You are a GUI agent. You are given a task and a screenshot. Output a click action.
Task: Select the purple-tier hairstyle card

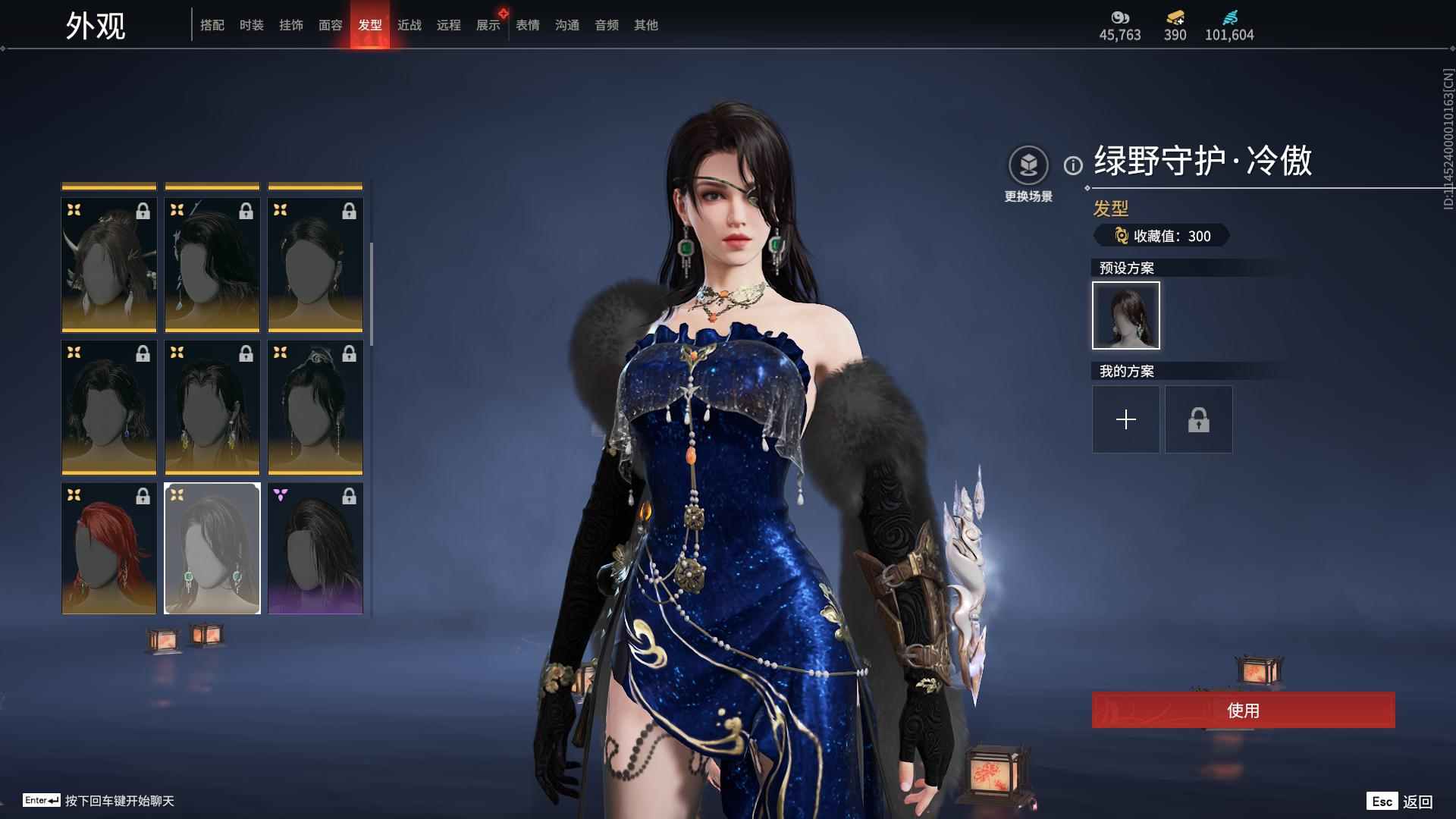tap(315, 548)
